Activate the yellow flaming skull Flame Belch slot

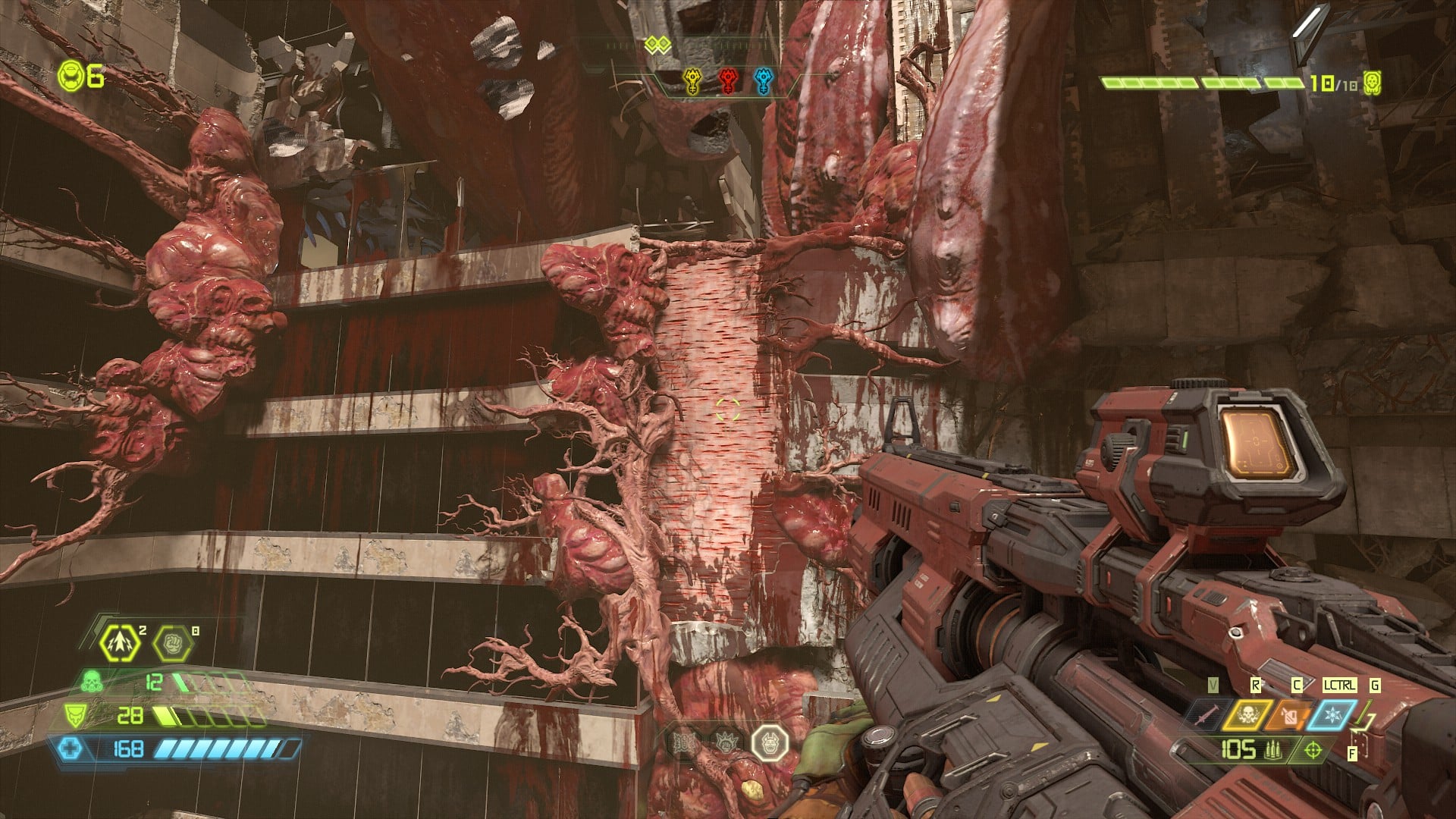(x=1247, y=714)
